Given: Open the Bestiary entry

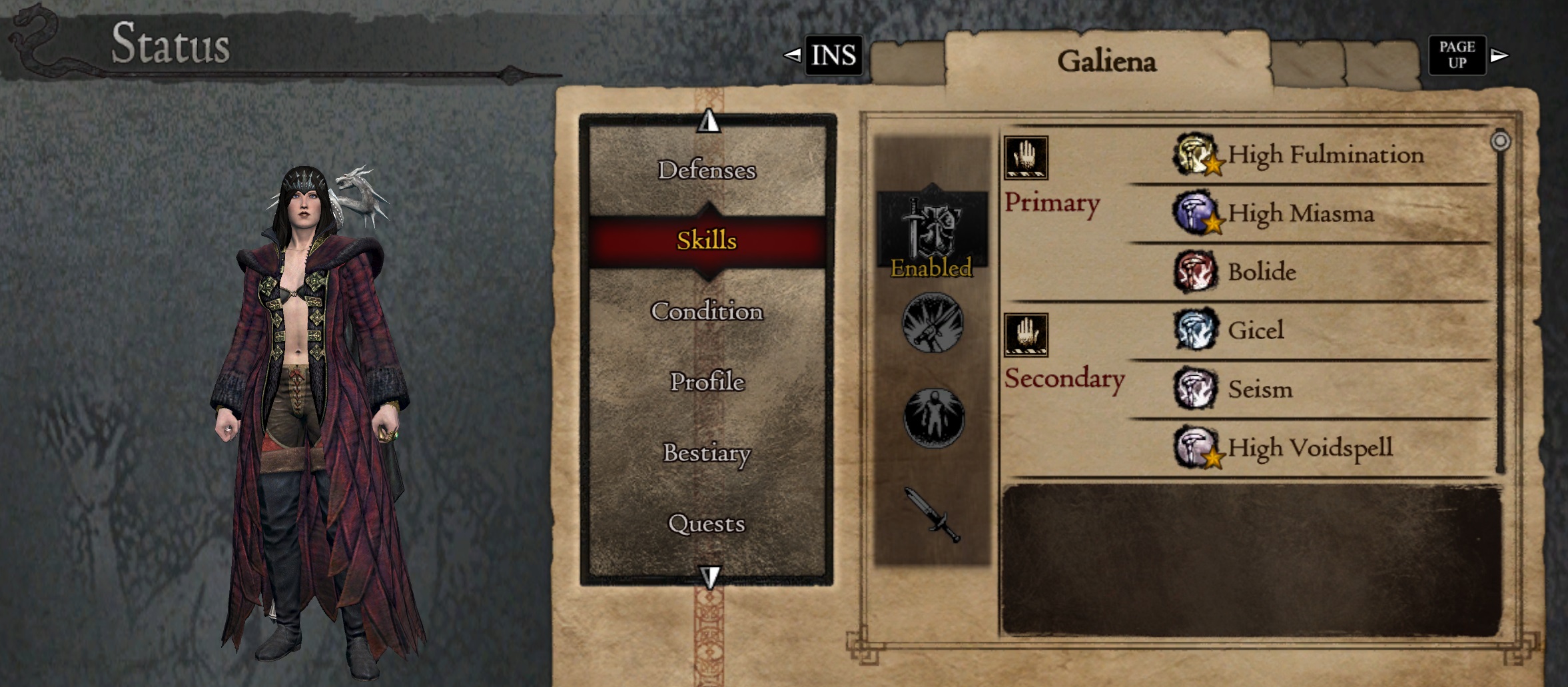Looking at the screenshot, I should 707,453.
